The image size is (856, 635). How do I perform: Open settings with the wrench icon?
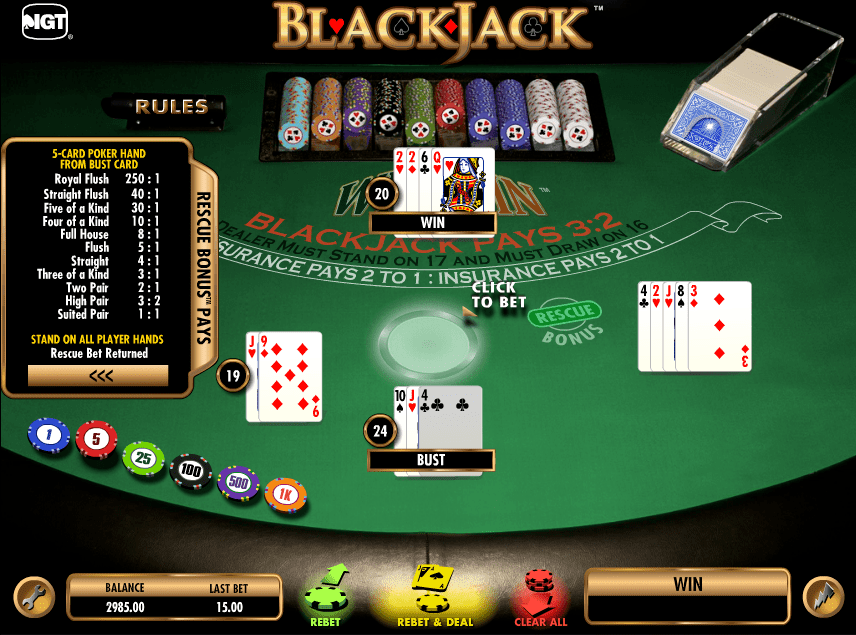[33, 596]
